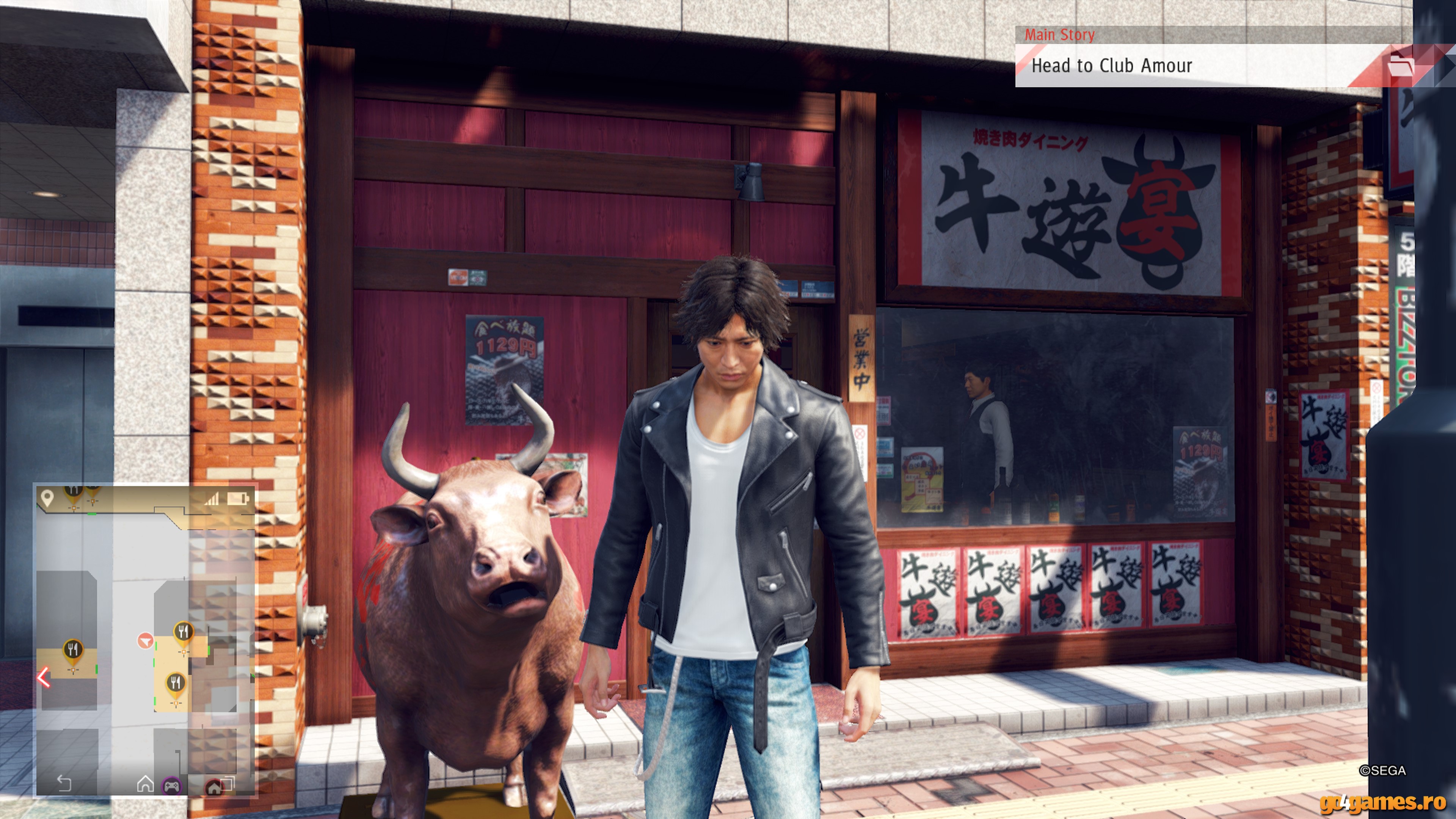Select the location pin icon on the phone

click(x=47, y=498)
